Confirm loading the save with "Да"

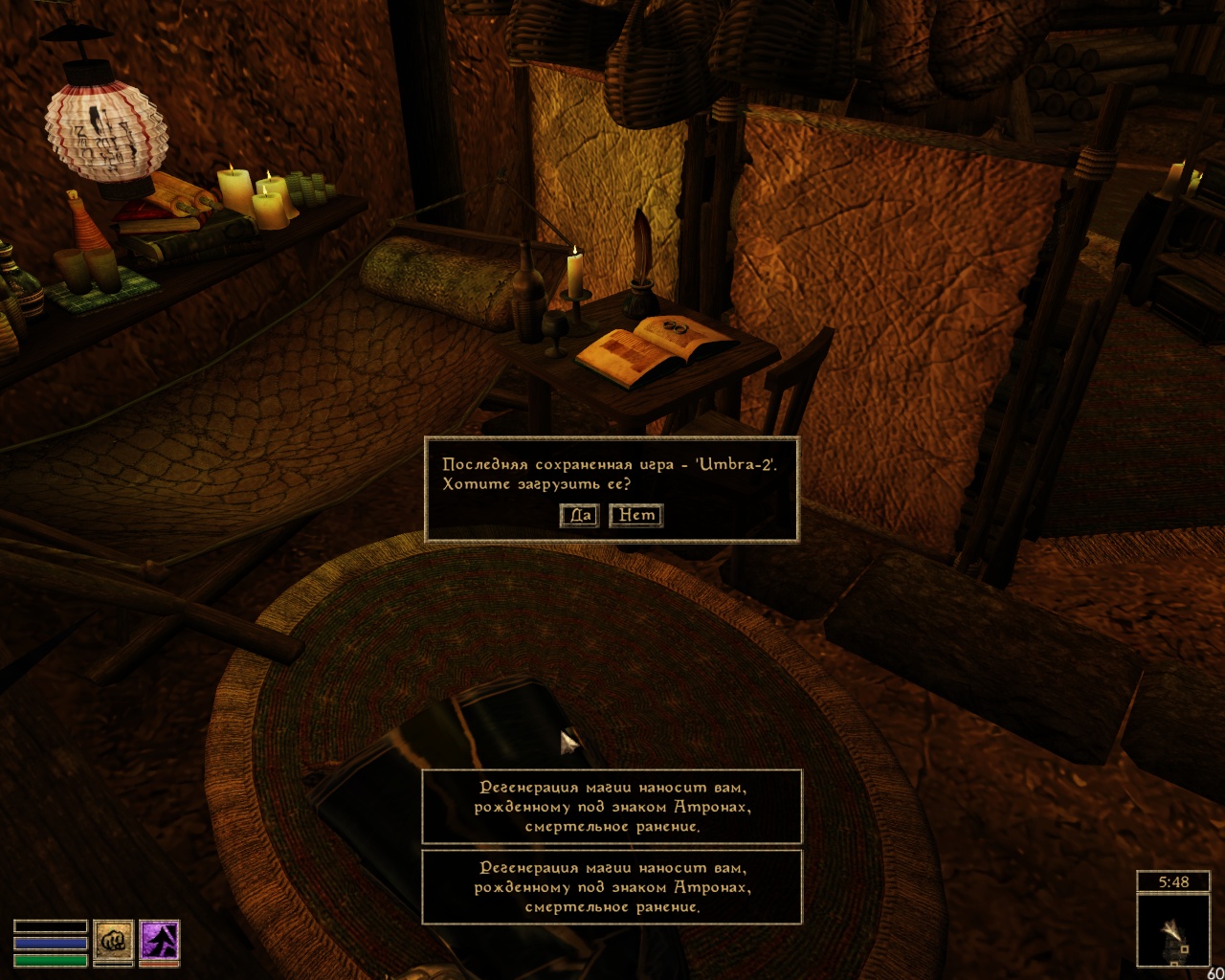point(579,516)
